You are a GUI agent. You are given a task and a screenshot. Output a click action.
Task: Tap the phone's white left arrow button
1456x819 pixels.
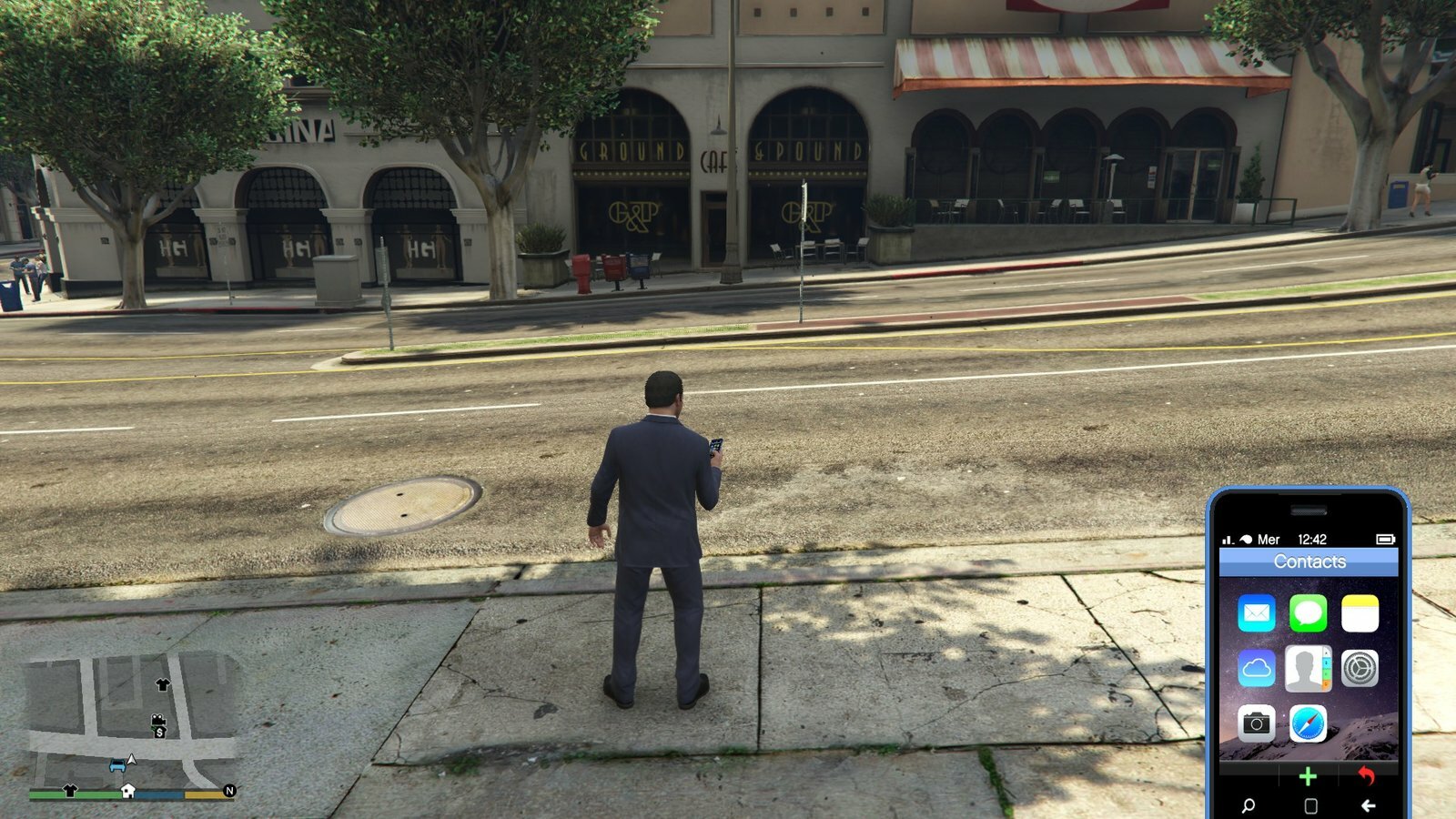click(x=1368, y=805)
